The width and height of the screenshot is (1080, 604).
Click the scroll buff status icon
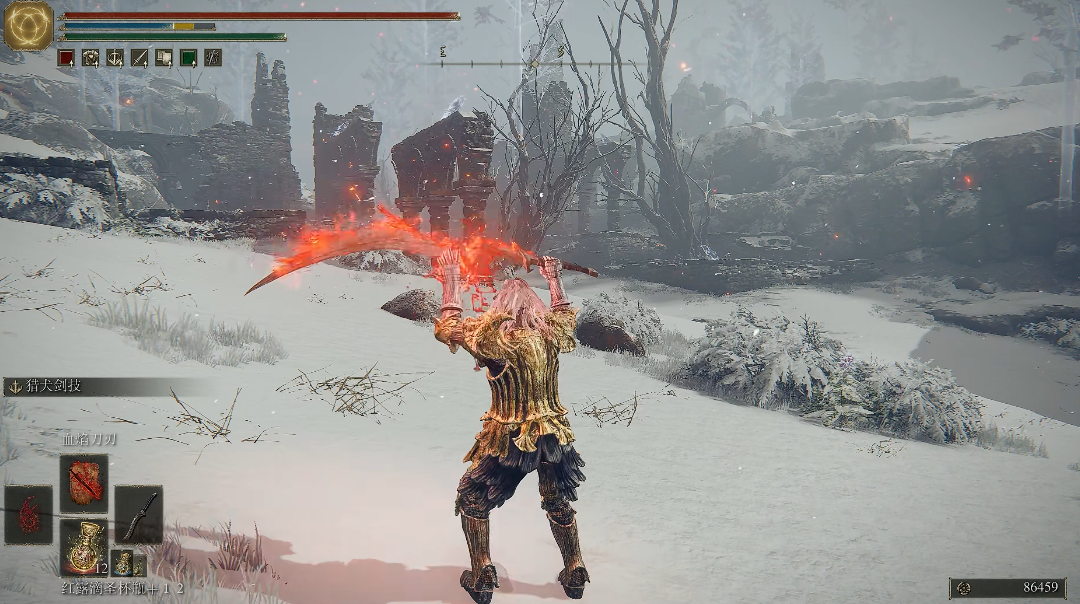point(163,58)
